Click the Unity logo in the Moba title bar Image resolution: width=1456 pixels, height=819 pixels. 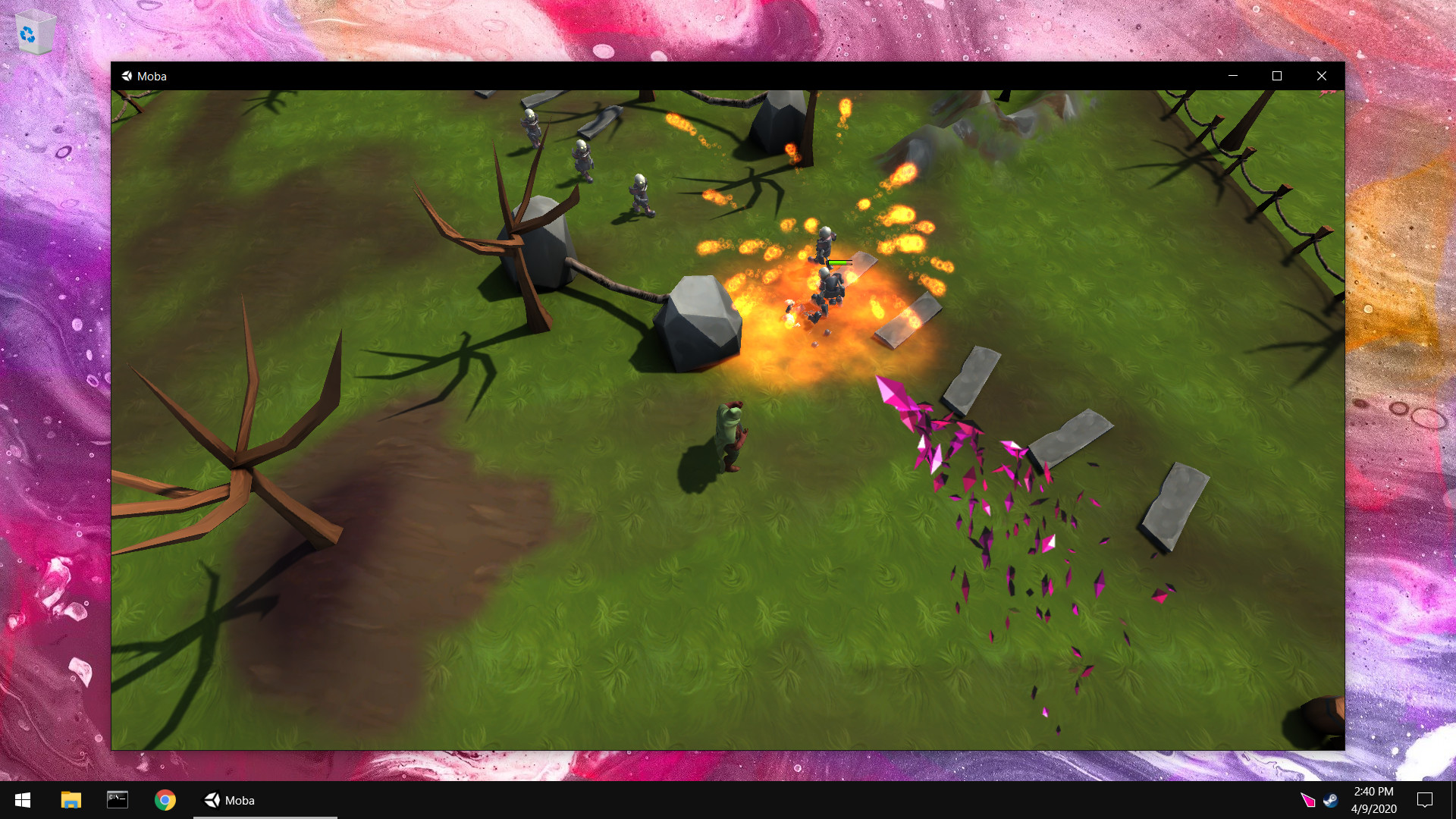coord(127,76)
